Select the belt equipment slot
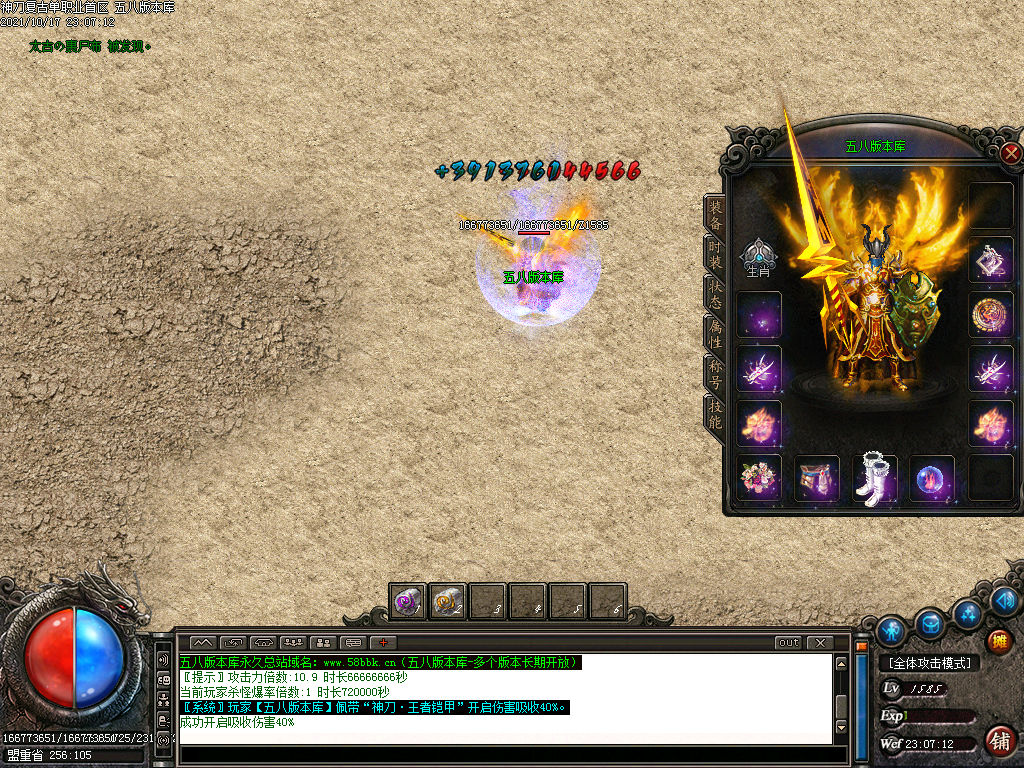1024x768 pixels. coord(817,478)
